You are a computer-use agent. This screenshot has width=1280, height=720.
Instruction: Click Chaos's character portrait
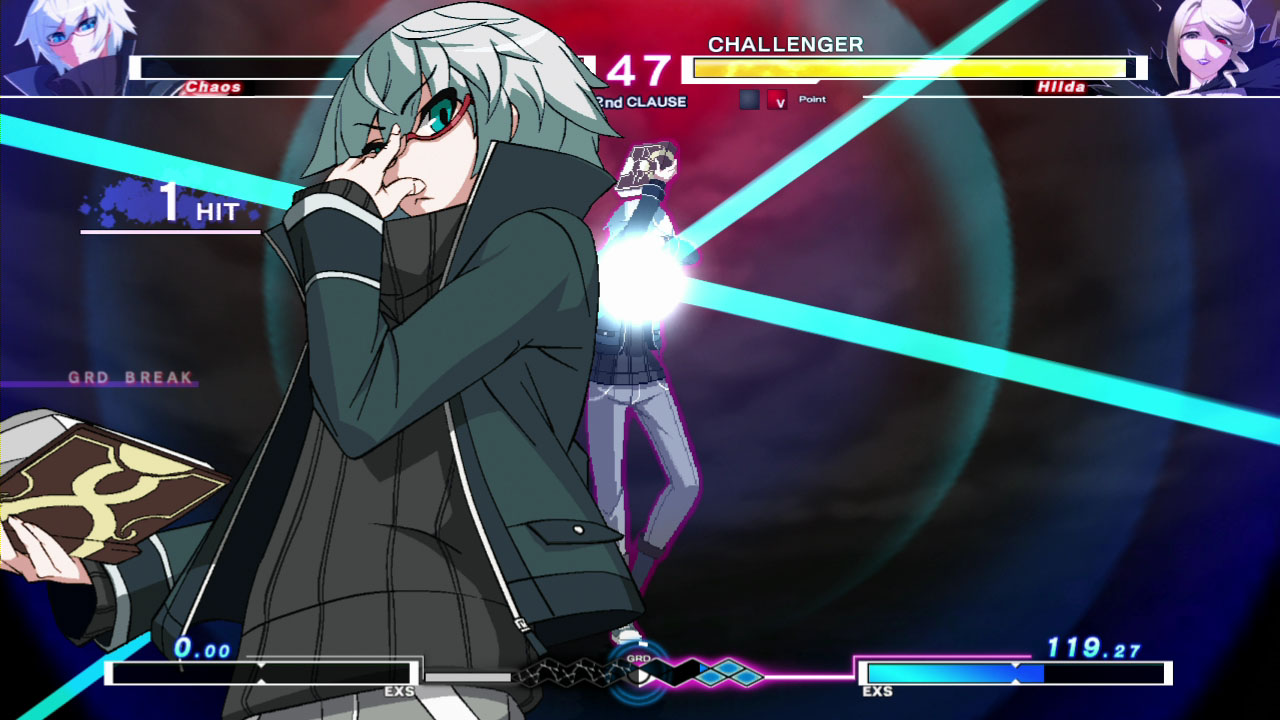point(62,45)
